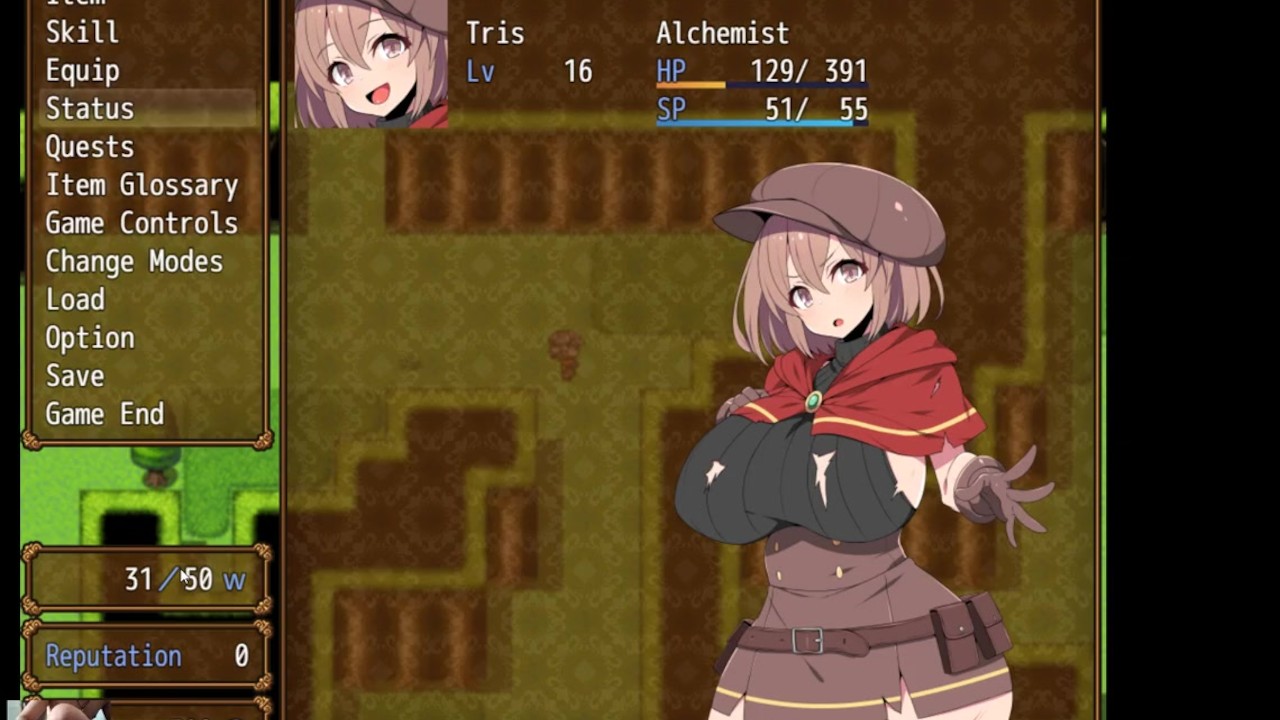View the Game Controls entry
The image size is (1280, 720).
(141, 223)
